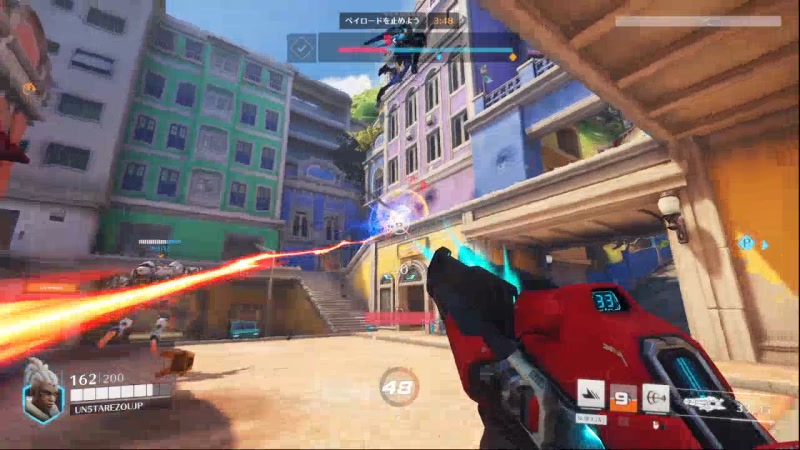The height and width of the screenshot is (450, 800).
Task: Activate the Power Slide ability icon
Action: pos(592,397)
